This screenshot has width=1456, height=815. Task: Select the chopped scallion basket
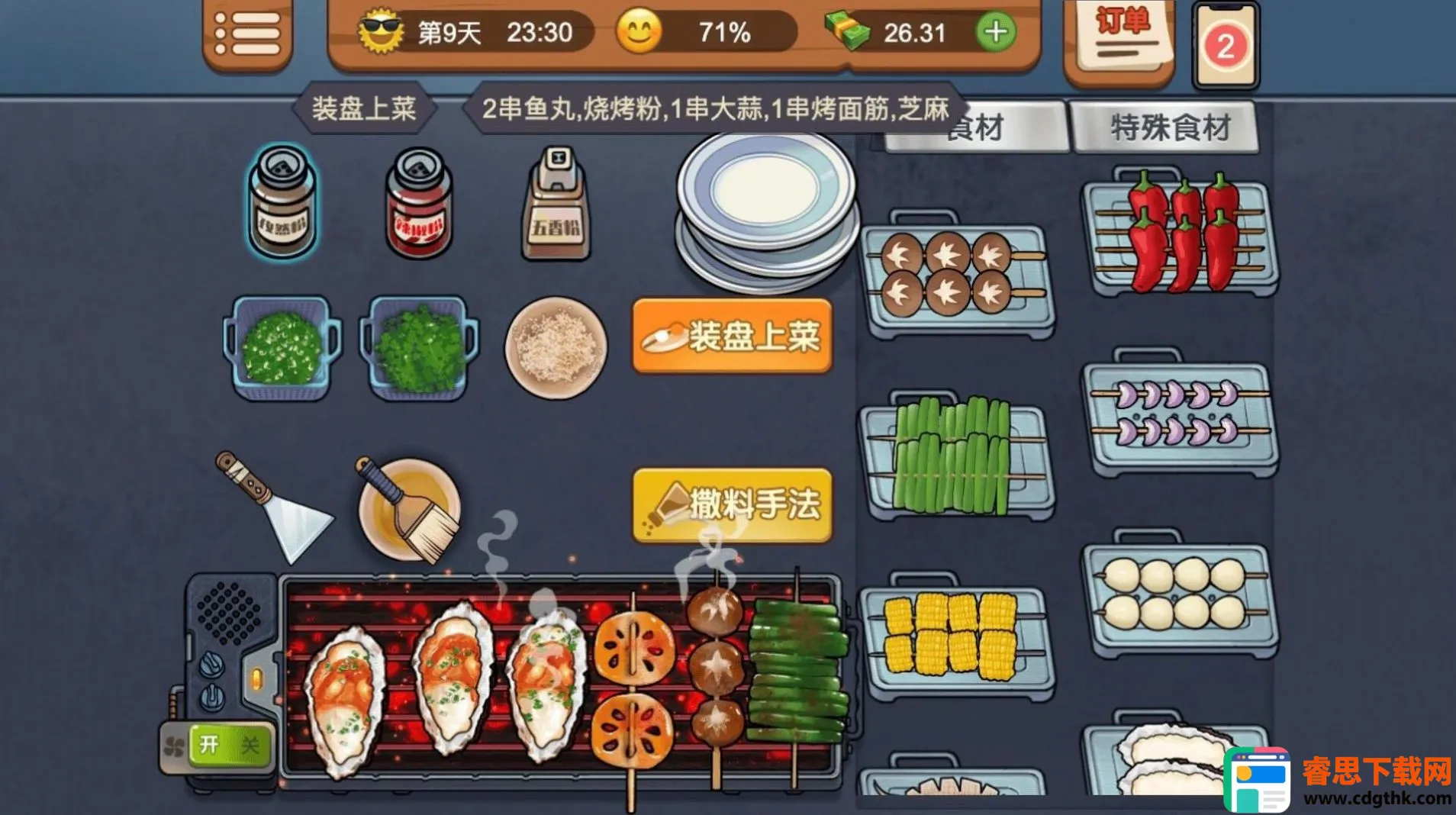coord(281,348)
